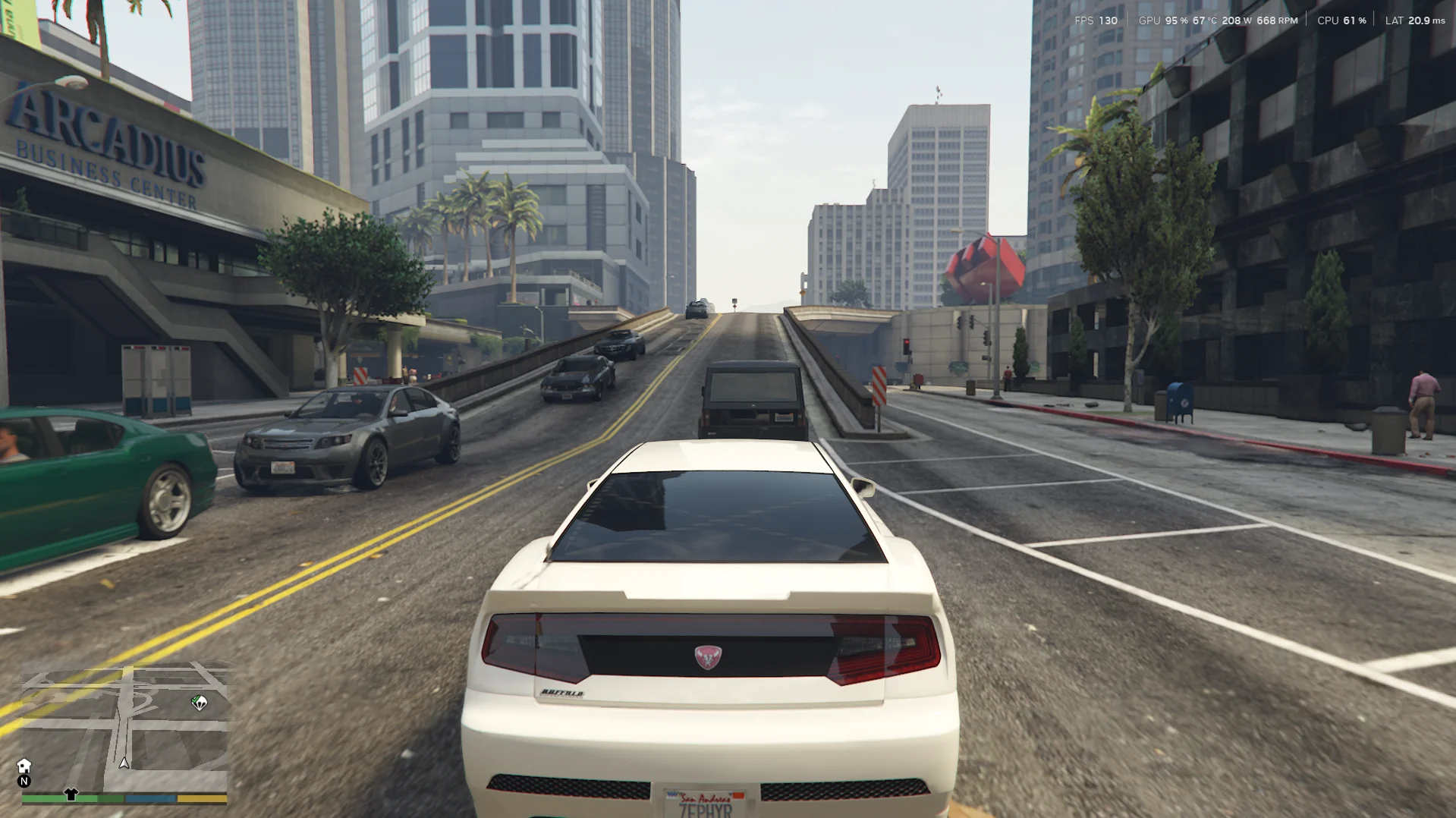
Task: Select the clothing store shirt marker
Action: pos(71,794)
